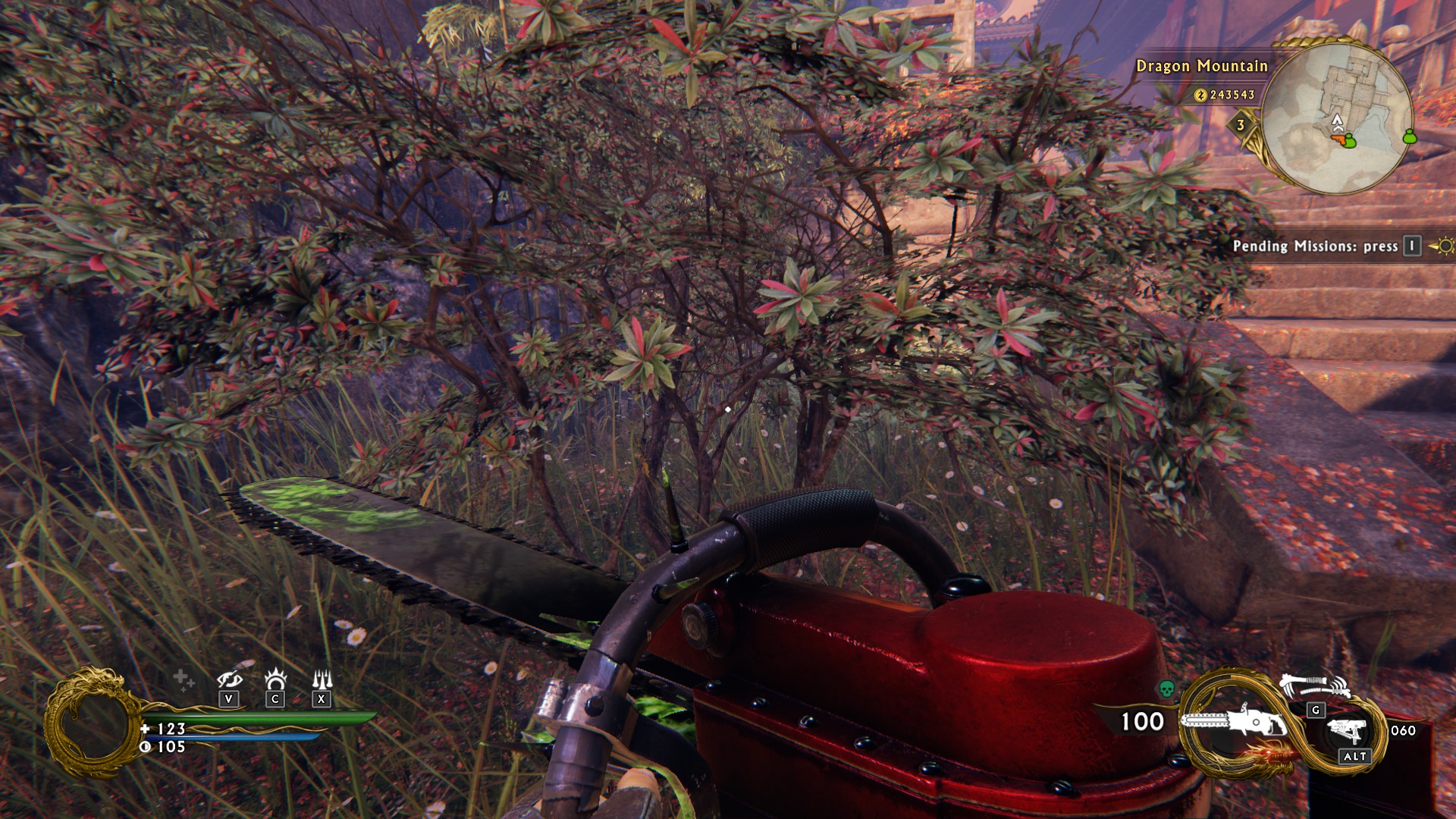The width and height of the screenshot is (1456, 819).
Task: Click the crown-shaped chi skill icon
Action: point(275,678)
